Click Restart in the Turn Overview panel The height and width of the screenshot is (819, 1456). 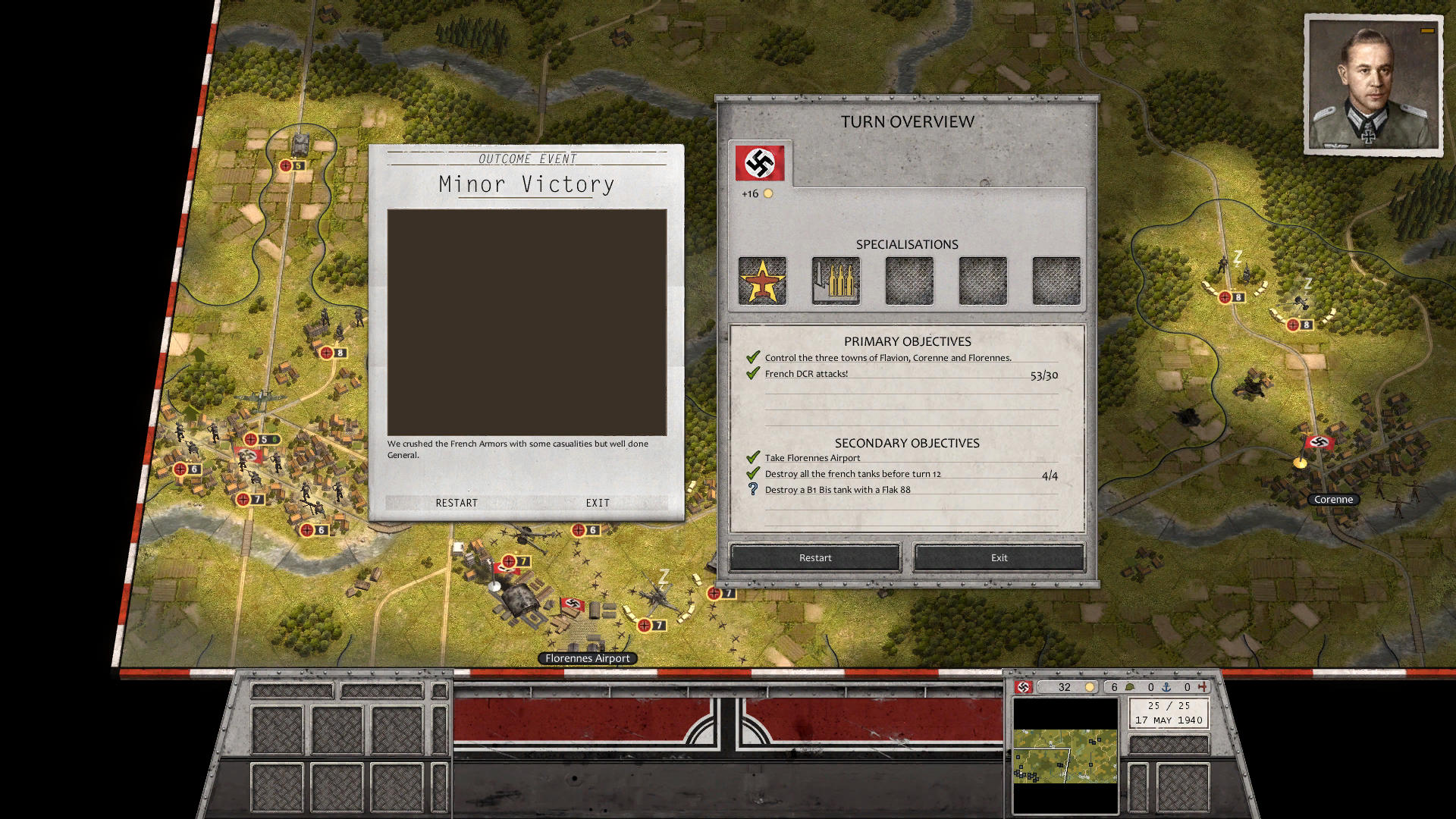click(x=815, y=558)
